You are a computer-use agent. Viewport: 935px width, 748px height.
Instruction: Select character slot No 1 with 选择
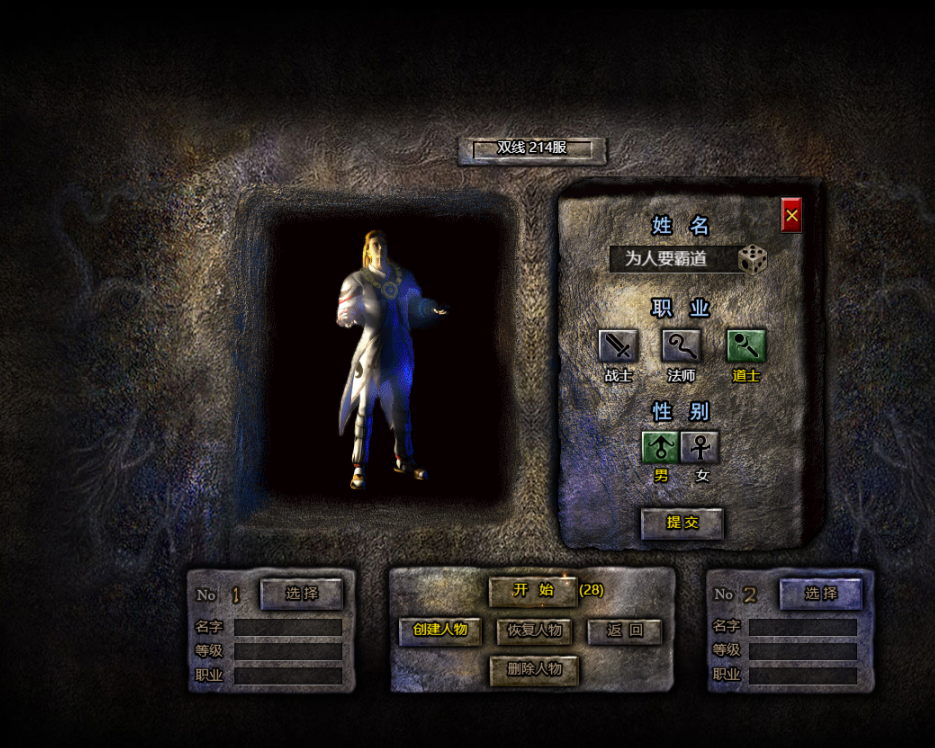point(301,594)
